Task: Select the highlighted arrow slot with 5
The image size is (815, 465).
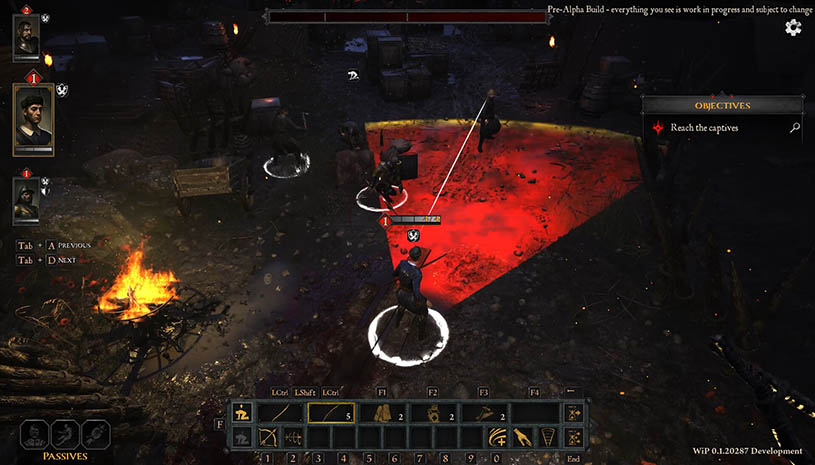Action: [332, 413]
